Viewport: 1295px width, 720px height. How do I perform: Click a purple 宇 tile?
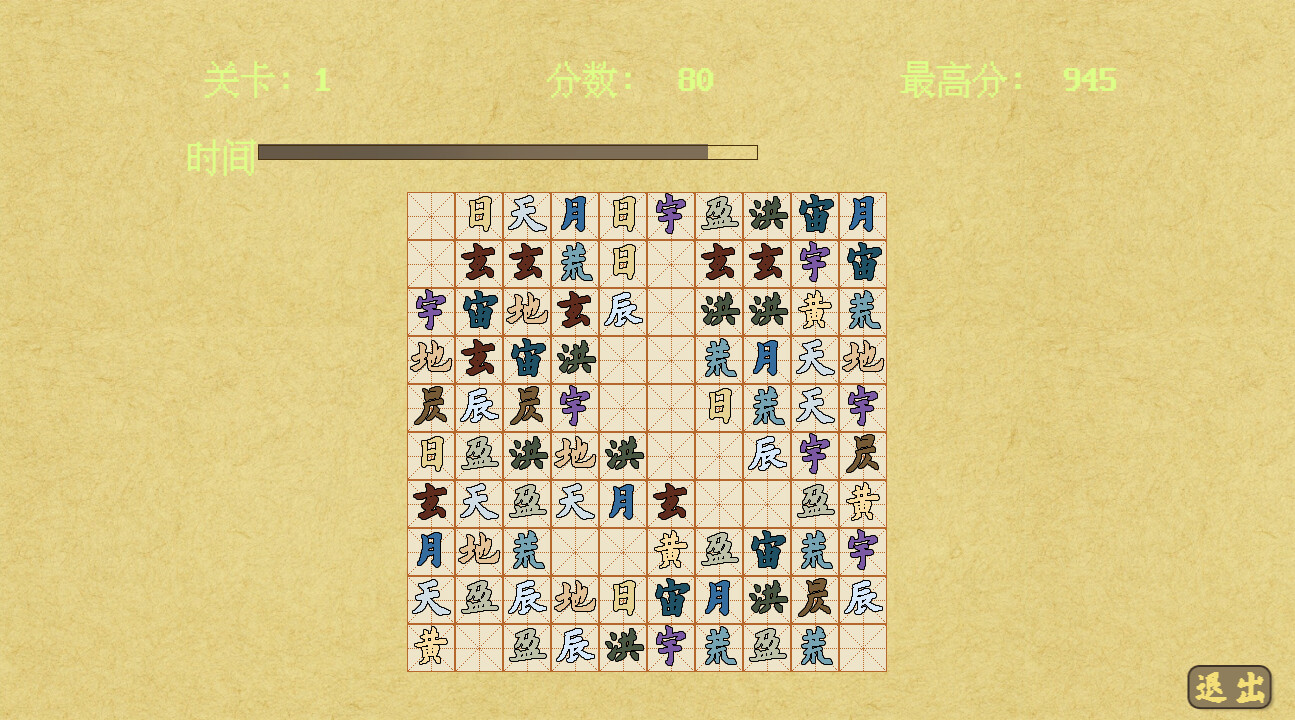[x=814, y=262]
